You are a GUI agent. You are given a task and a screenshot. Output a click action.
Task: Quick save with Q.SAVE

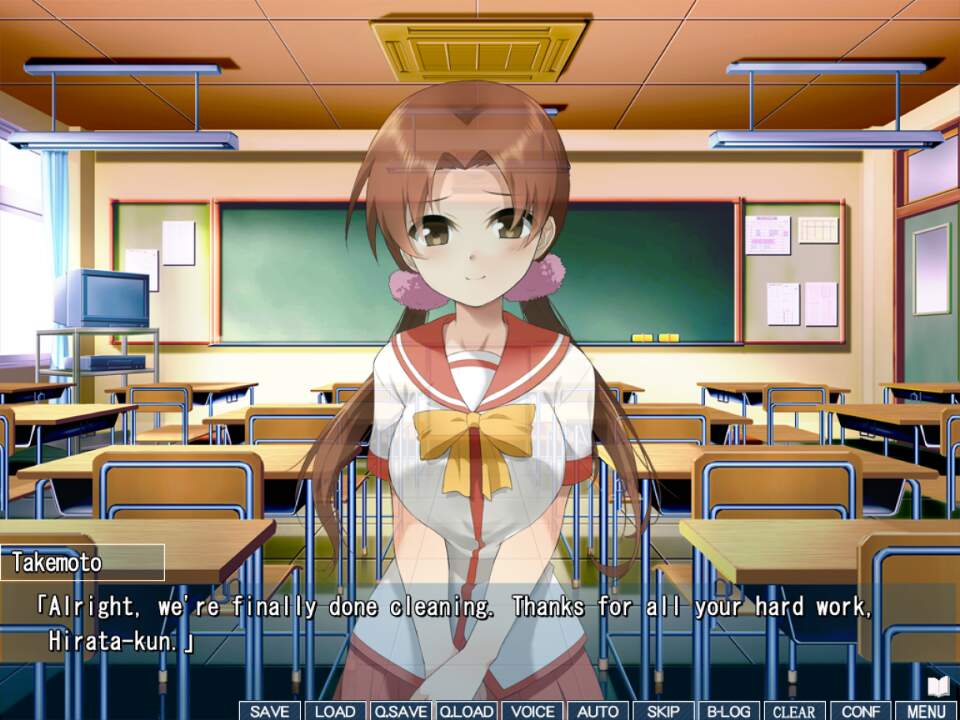pos(401,711)
